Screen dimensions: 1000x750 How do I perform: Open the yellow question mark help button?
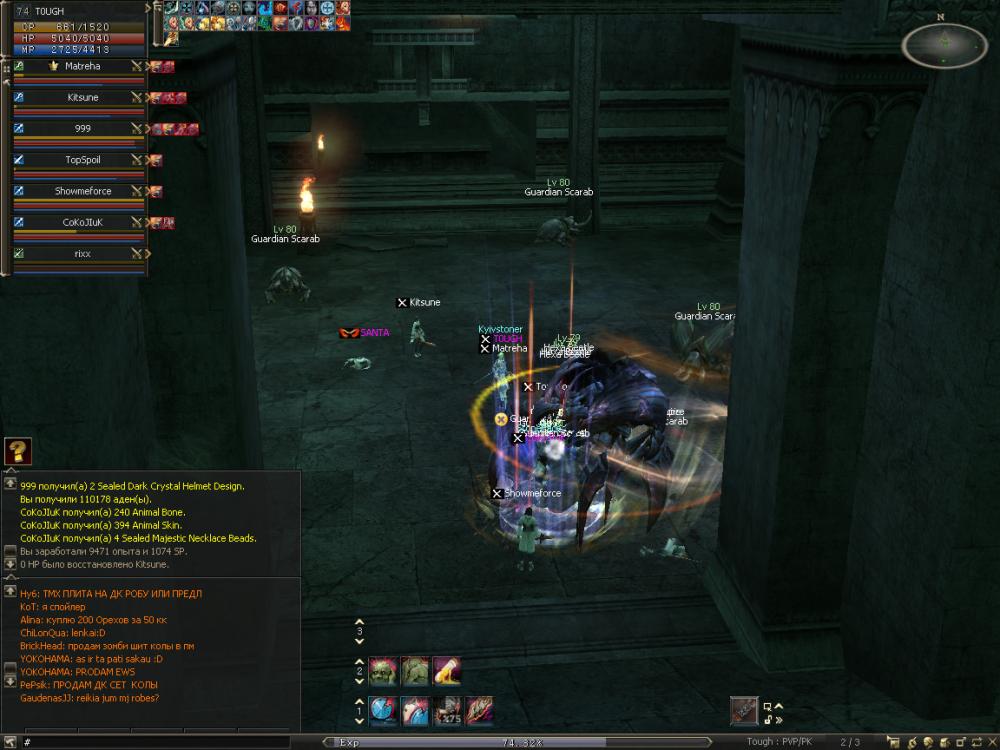point(18,451)
